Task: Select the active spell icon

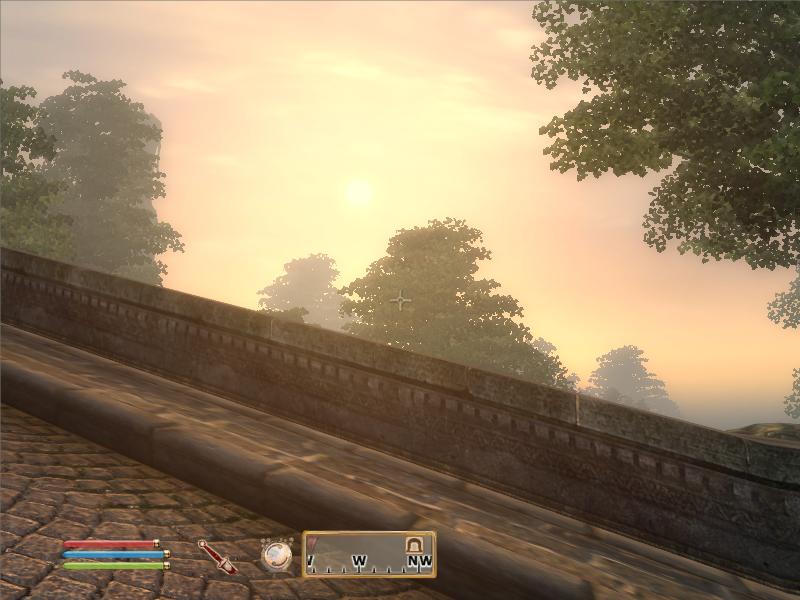Action: click(277, 555)
